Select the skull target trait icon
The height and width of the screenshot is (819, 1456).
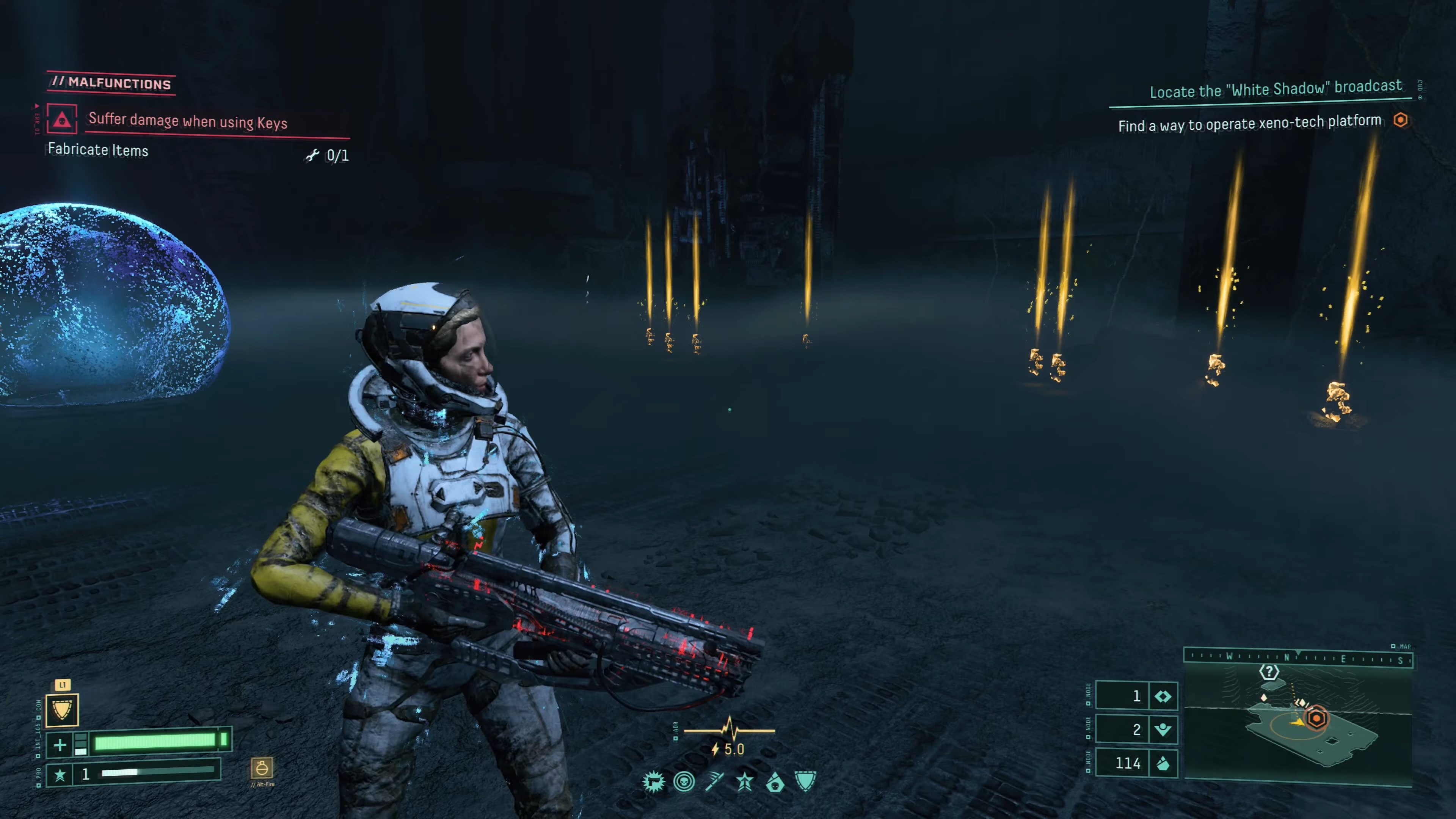684,782
